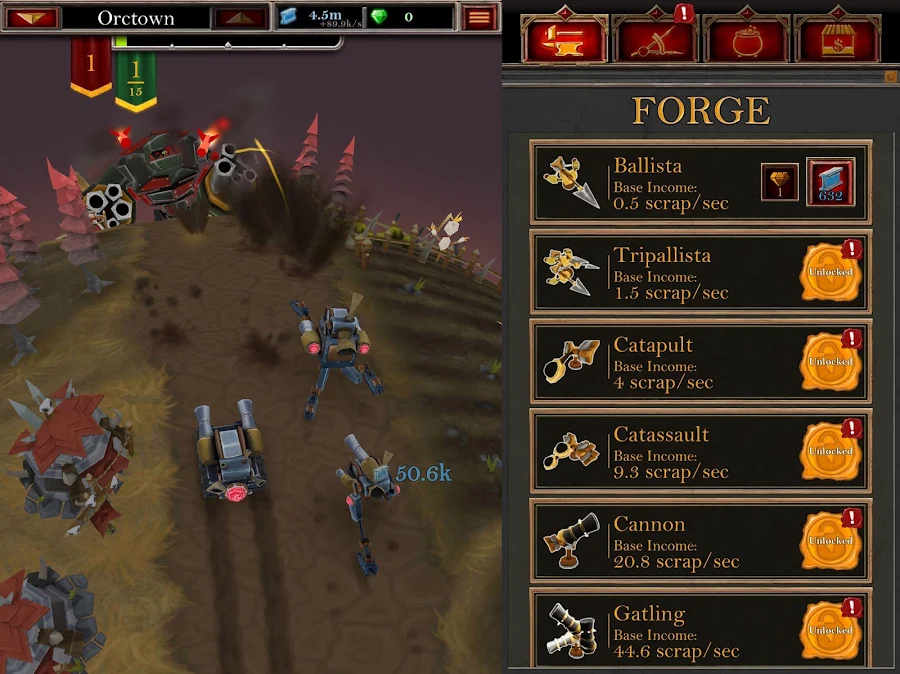The width and height of the screenshot is (900, 674).
Task: Open the crossed-tools upgrades tab
Action: pos(656,40)
